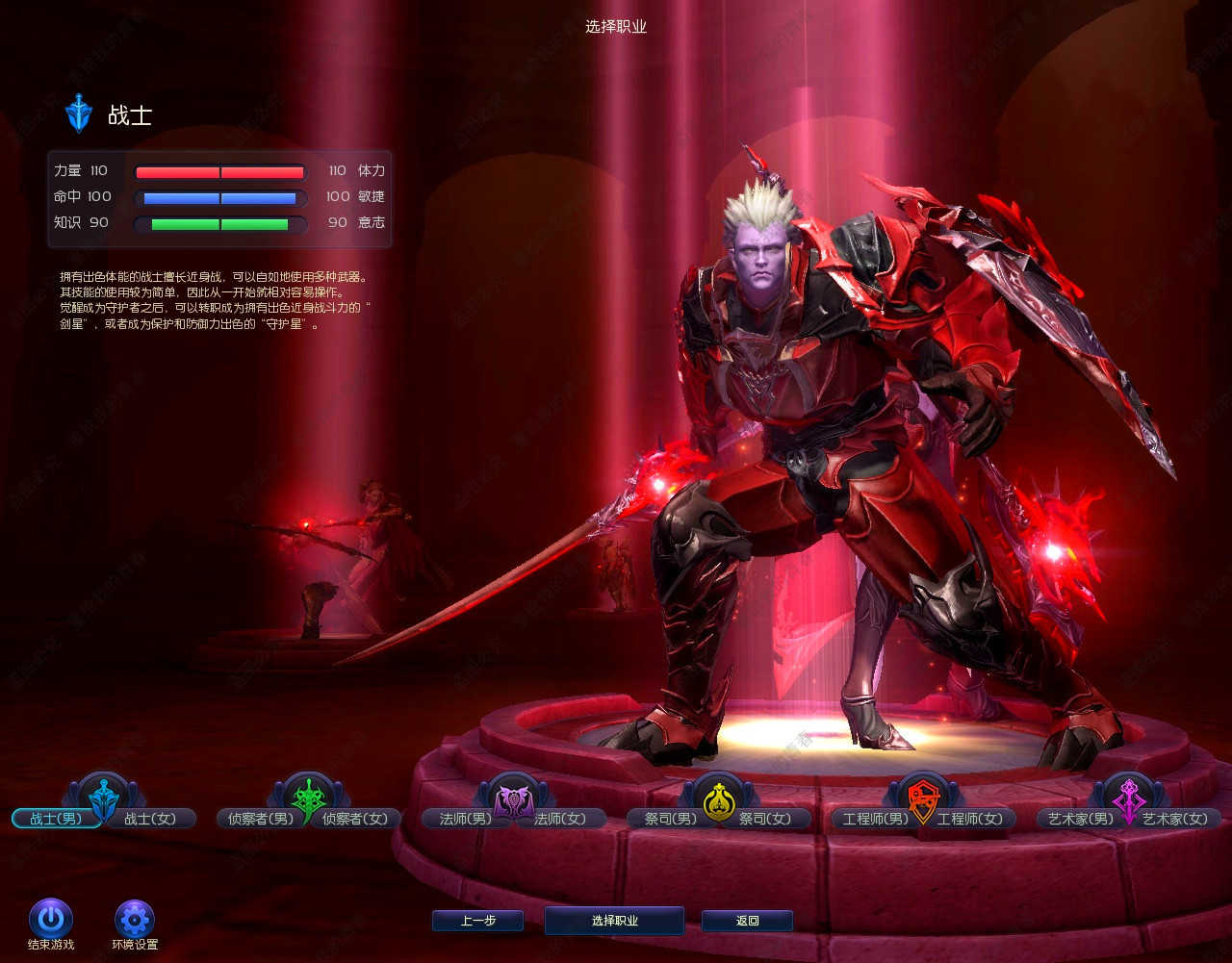Viewport: 1232px width, 963px height.
Task: Select the 战士(男) male warrior class
Action: pyautogui.click(x=56, y=819)
